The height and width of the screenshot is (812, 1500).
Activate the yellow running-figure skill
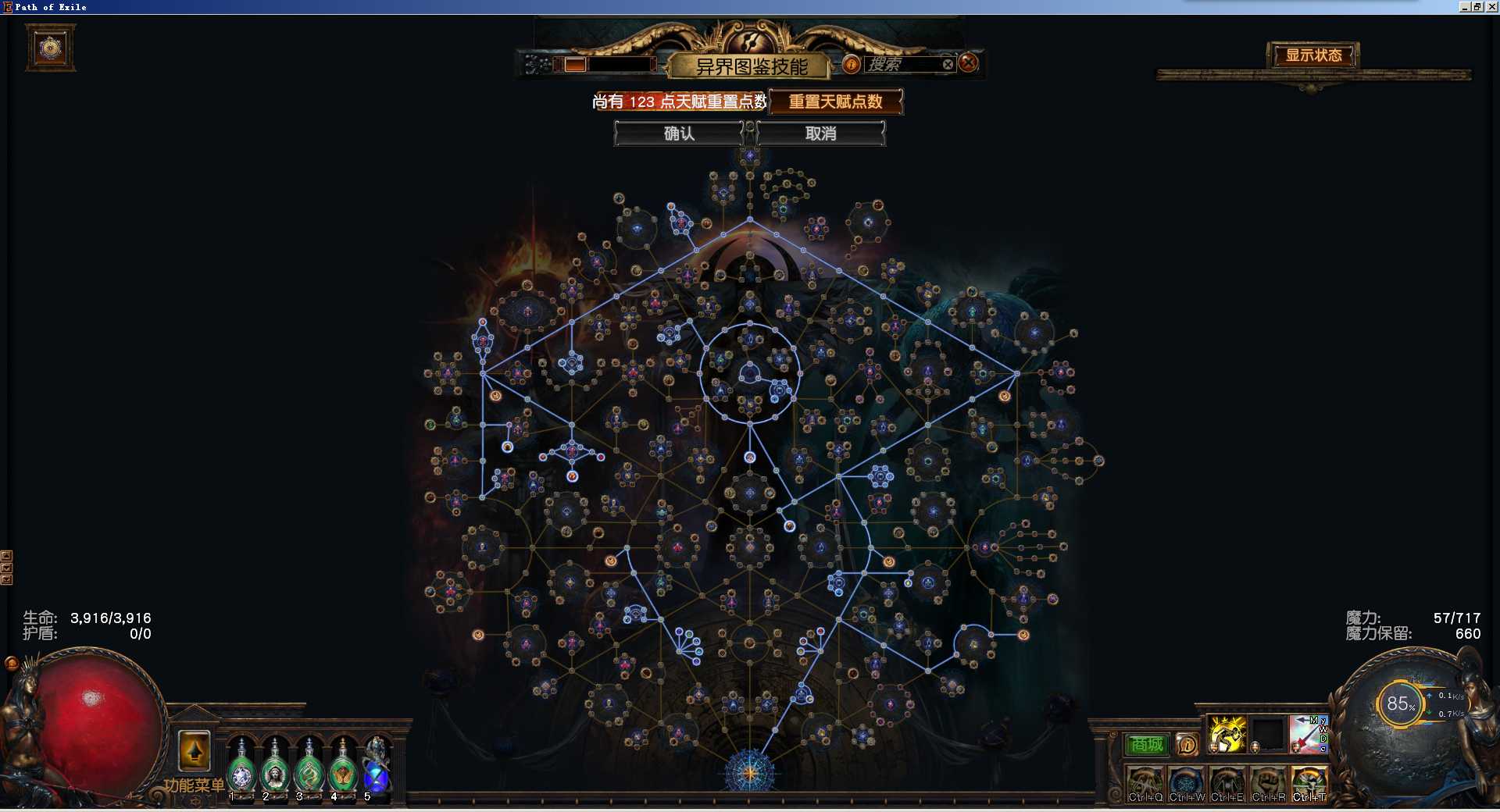[1227, 735]
